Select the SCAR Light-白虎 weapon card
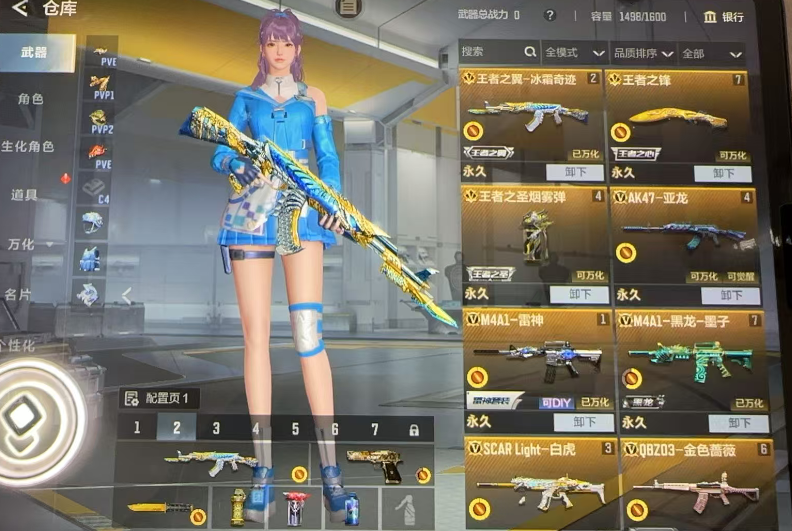Viewport: 792px width, 531px height. [533, 480]
